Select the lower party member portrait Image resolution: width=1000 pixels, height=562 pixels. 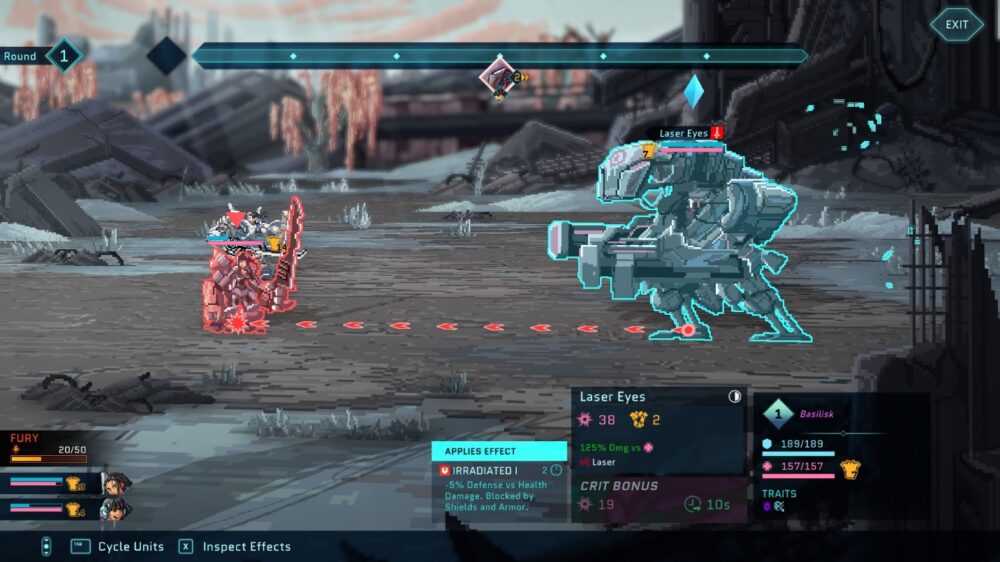116,509
